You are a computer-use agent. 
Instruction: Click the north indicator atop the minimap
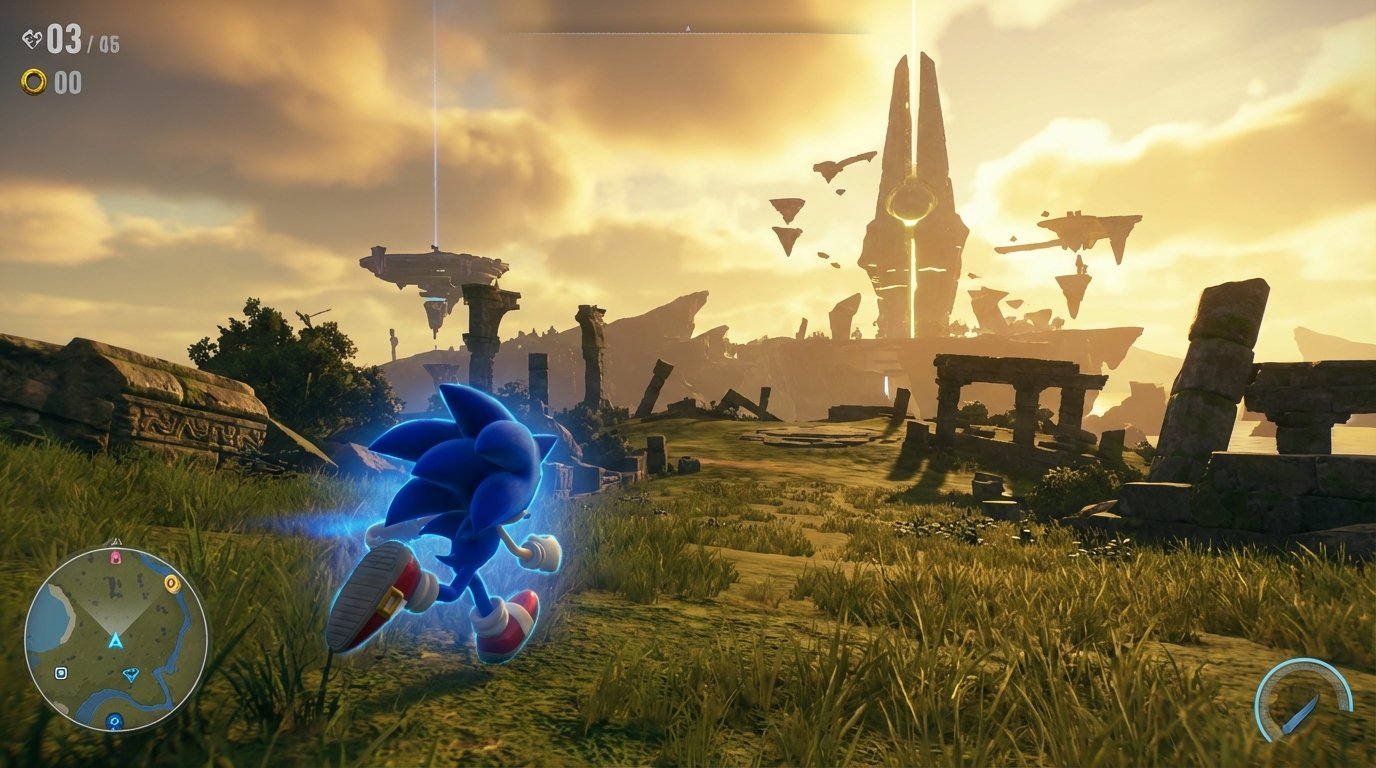click(x=117, y=540)
